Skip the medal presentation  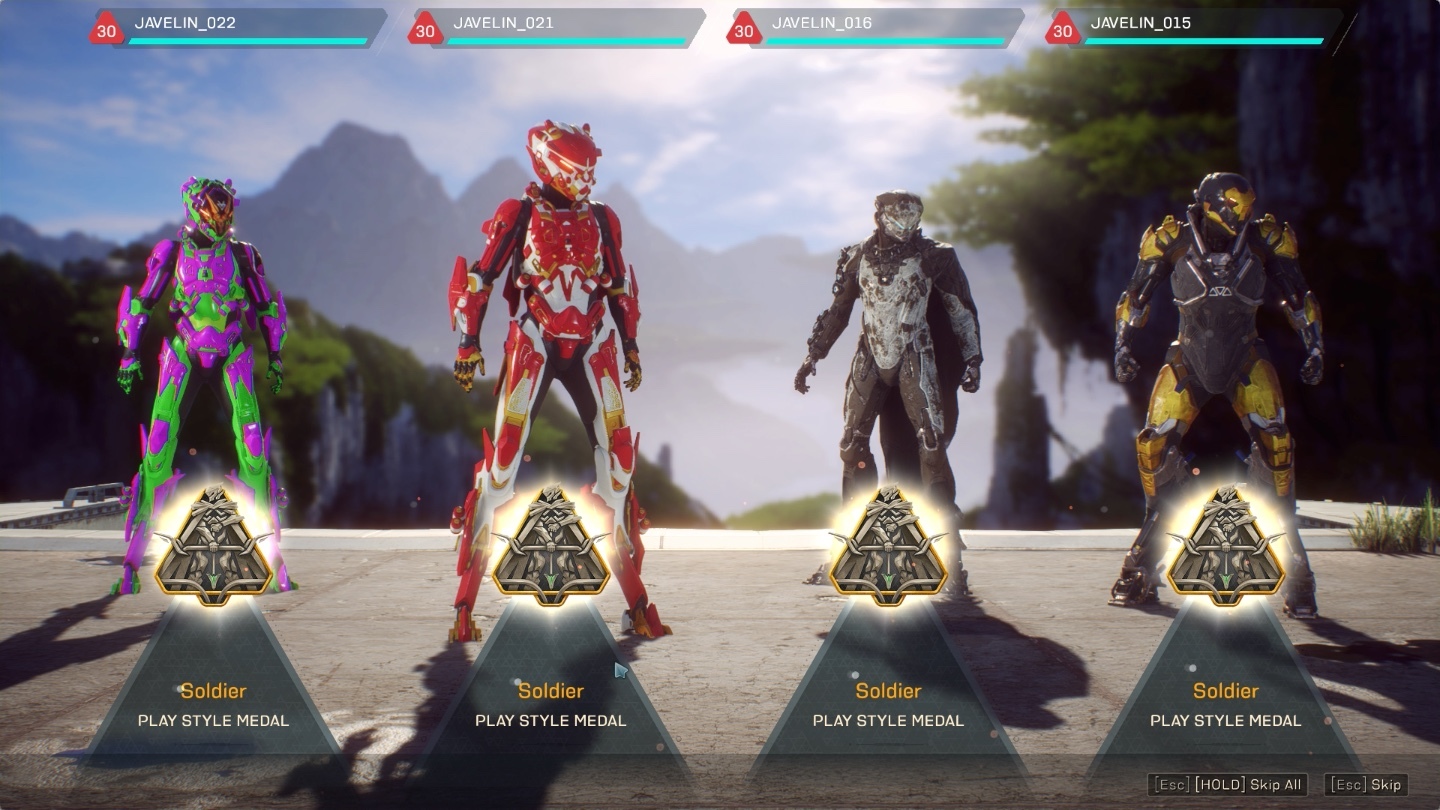(x=1366, y=785)
